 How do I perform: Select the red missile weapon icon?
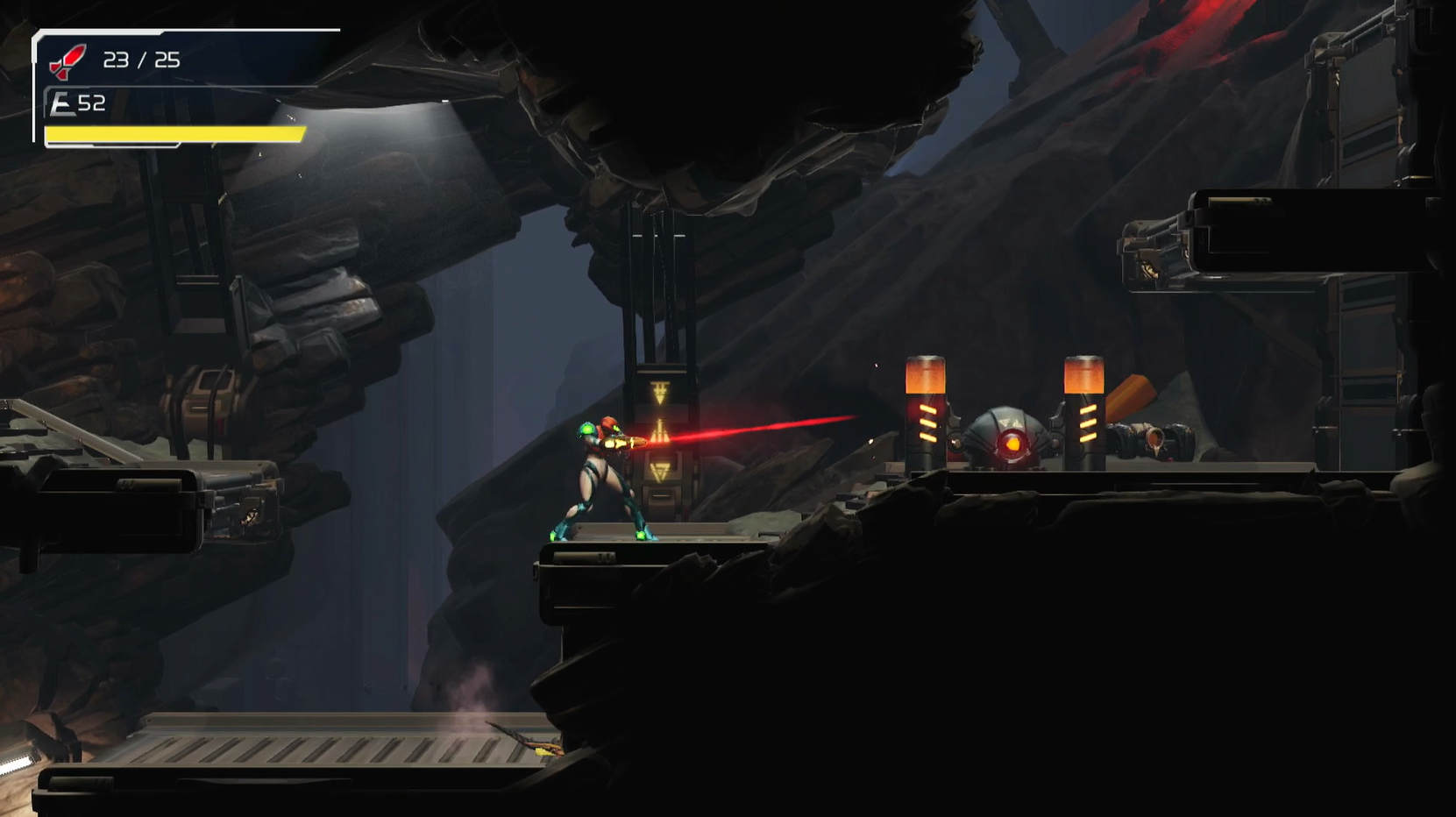point(67,61)
